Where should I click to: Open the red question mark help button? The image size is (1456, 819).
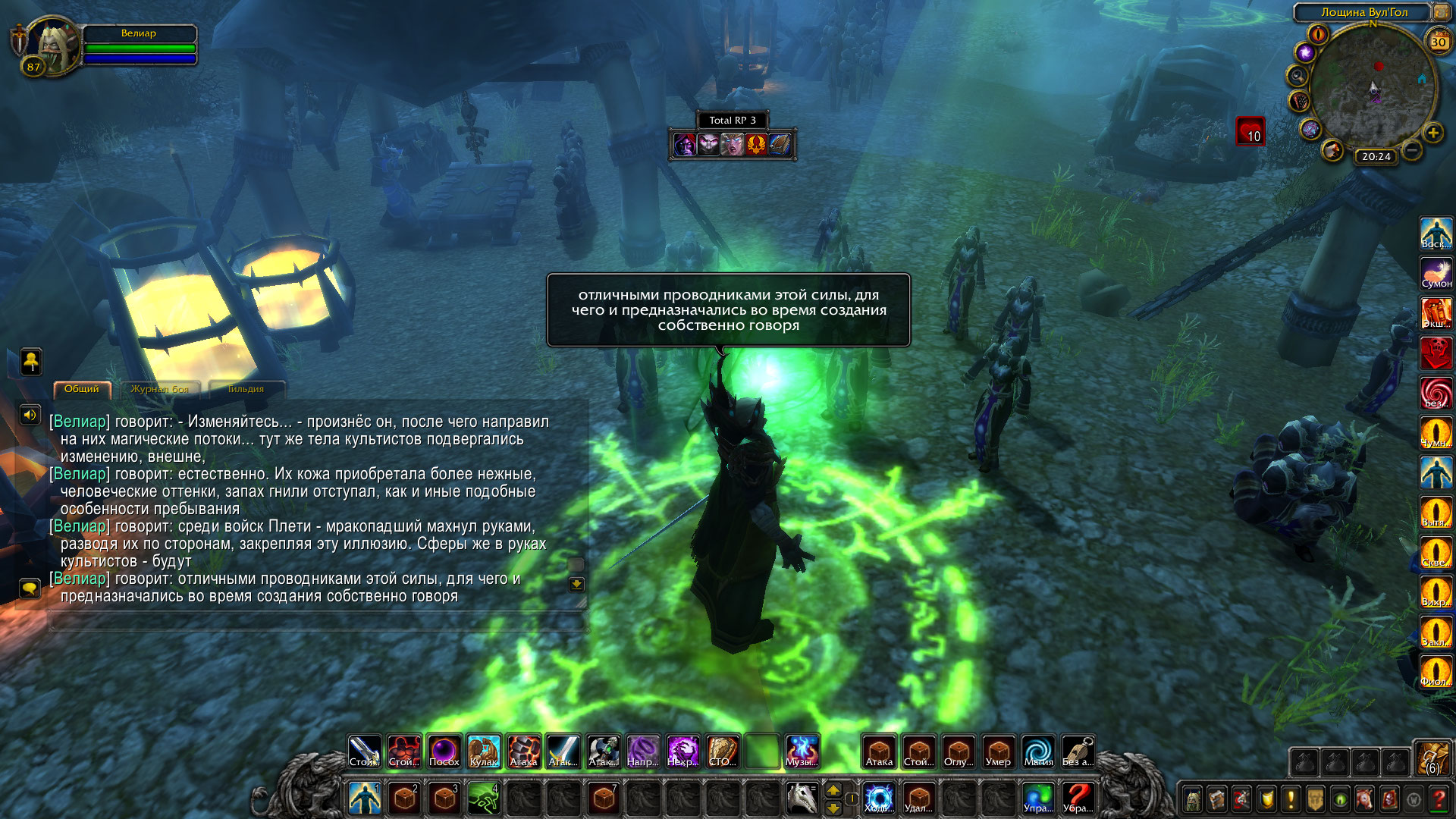click(x=1438, y=799)
